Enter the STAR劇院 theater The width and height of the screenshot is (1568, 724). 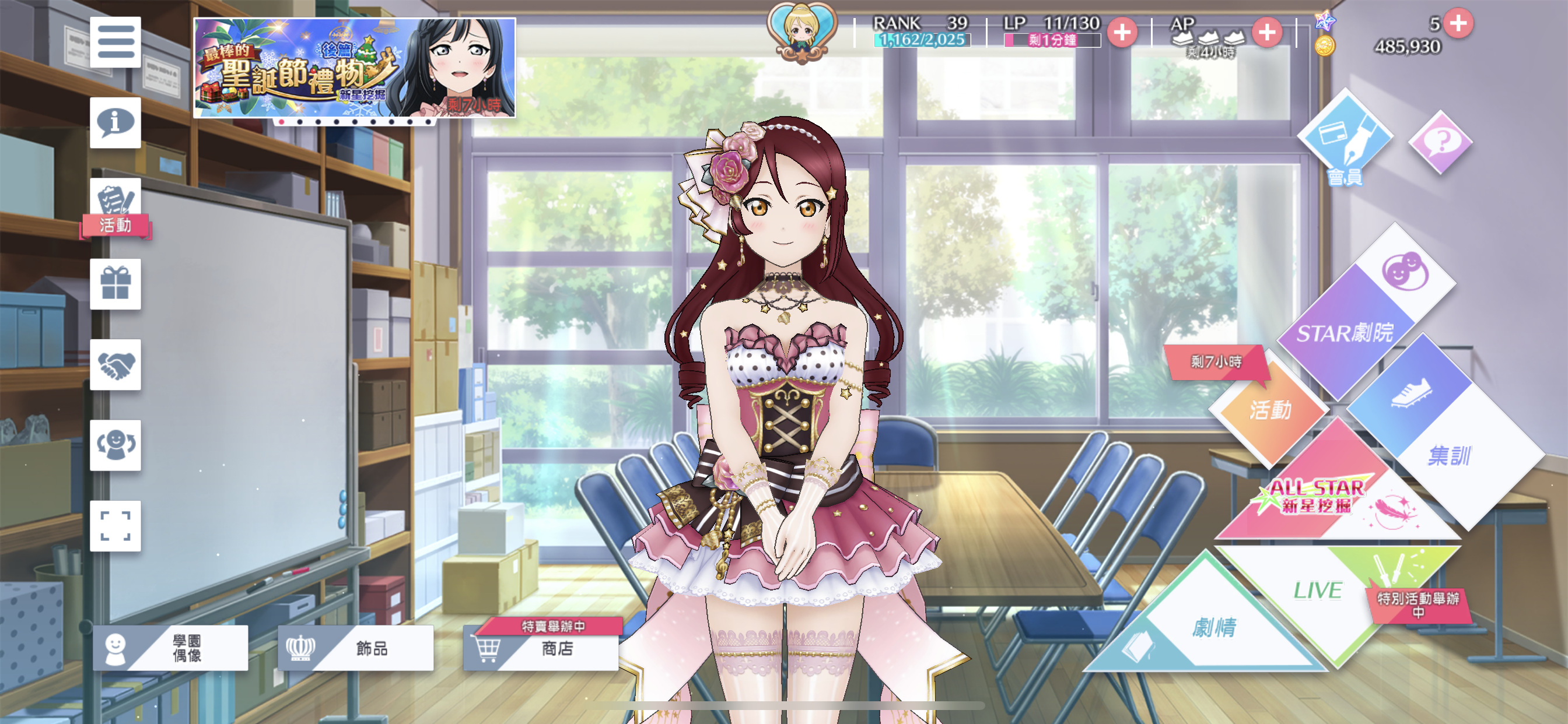1345,332
